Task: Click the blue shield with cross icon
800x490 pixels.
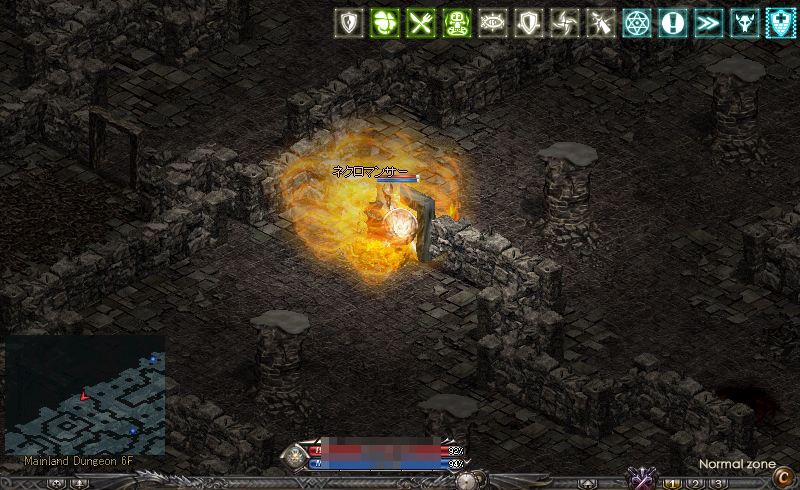Action: click(778, 24)
